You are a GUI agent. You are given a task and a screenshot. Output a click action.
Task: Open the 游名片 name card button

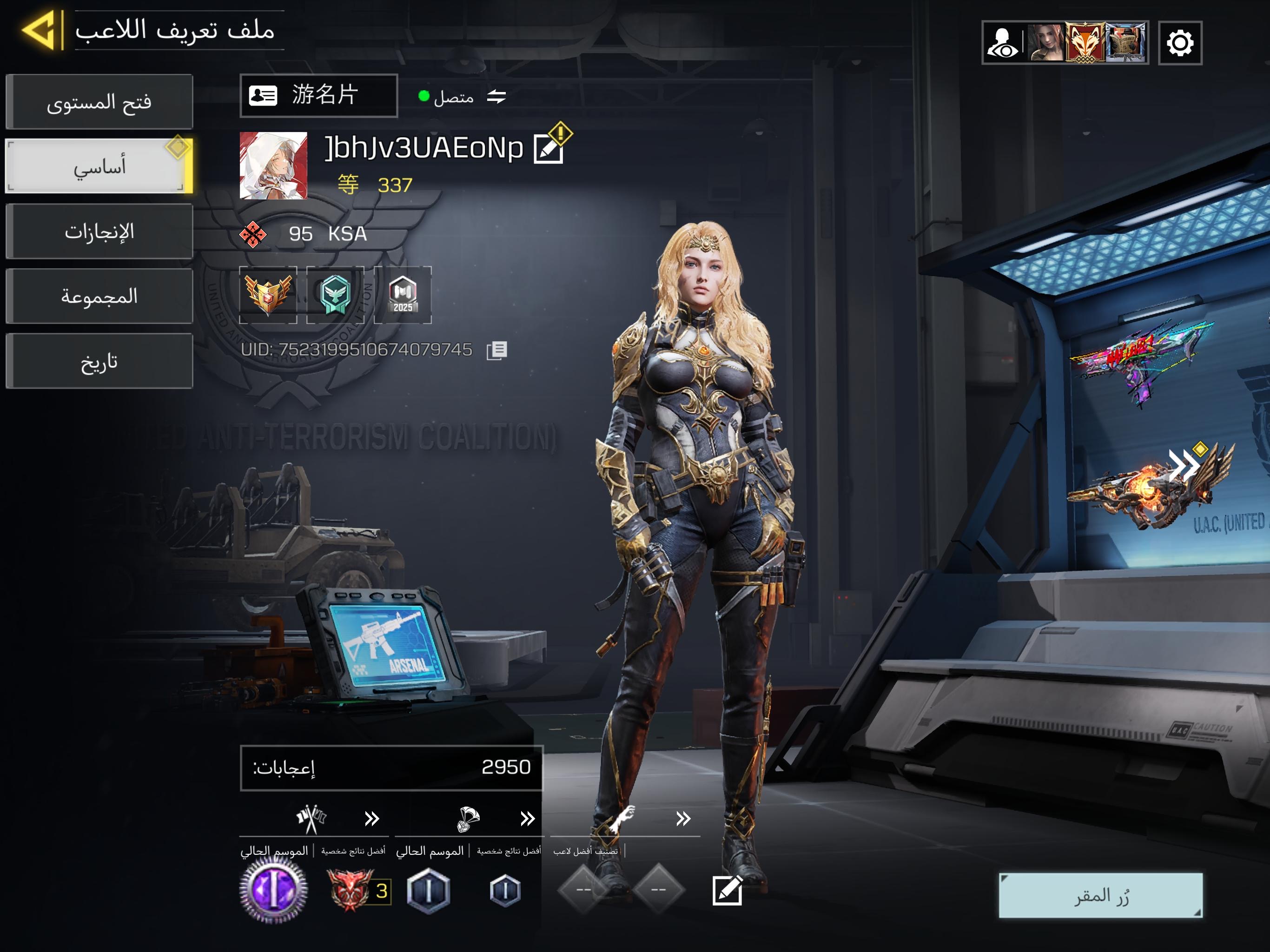[x=318, y=95]
